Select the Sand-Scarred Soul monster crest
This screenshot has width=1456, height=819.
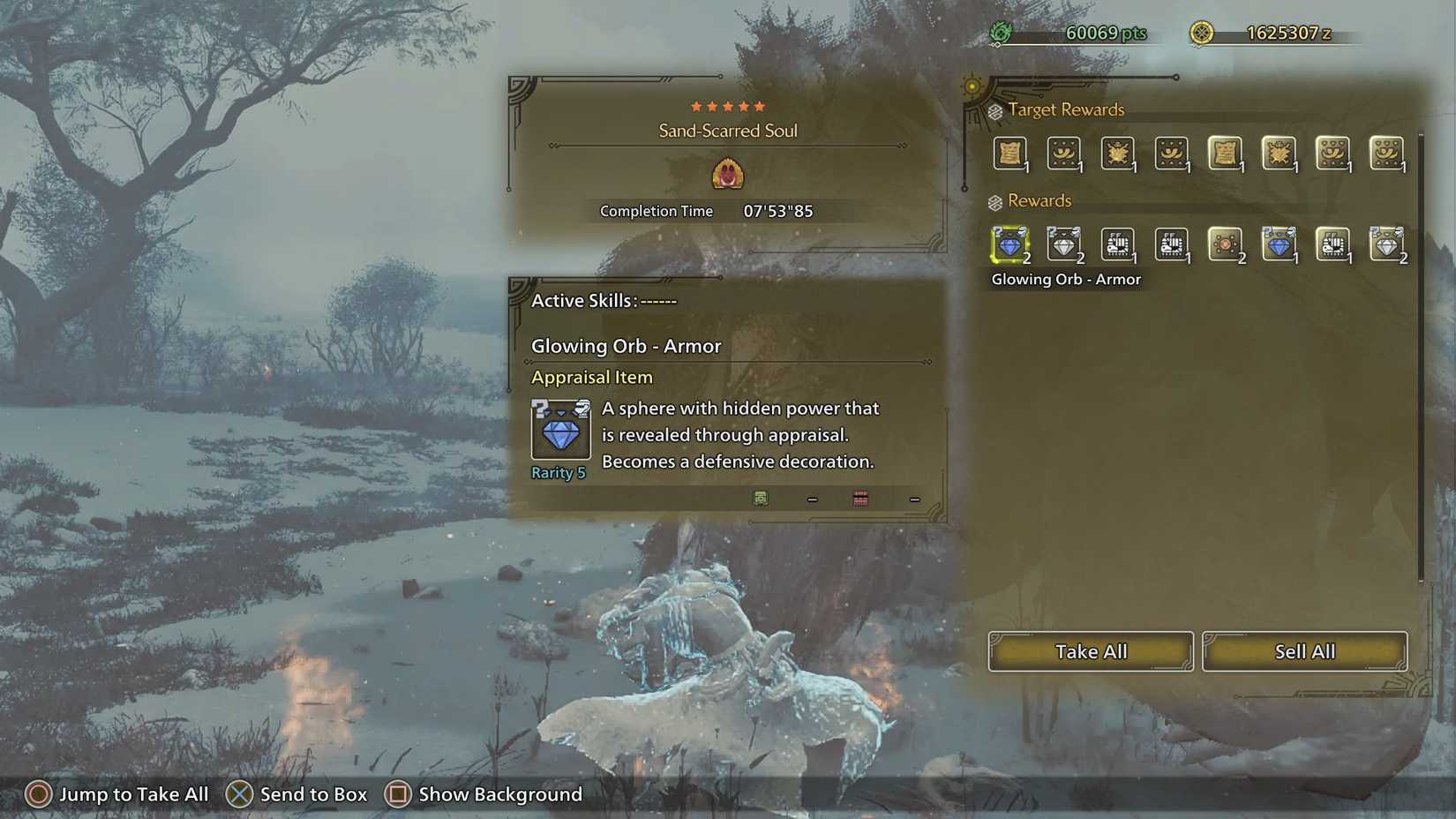tap(728, 175)
